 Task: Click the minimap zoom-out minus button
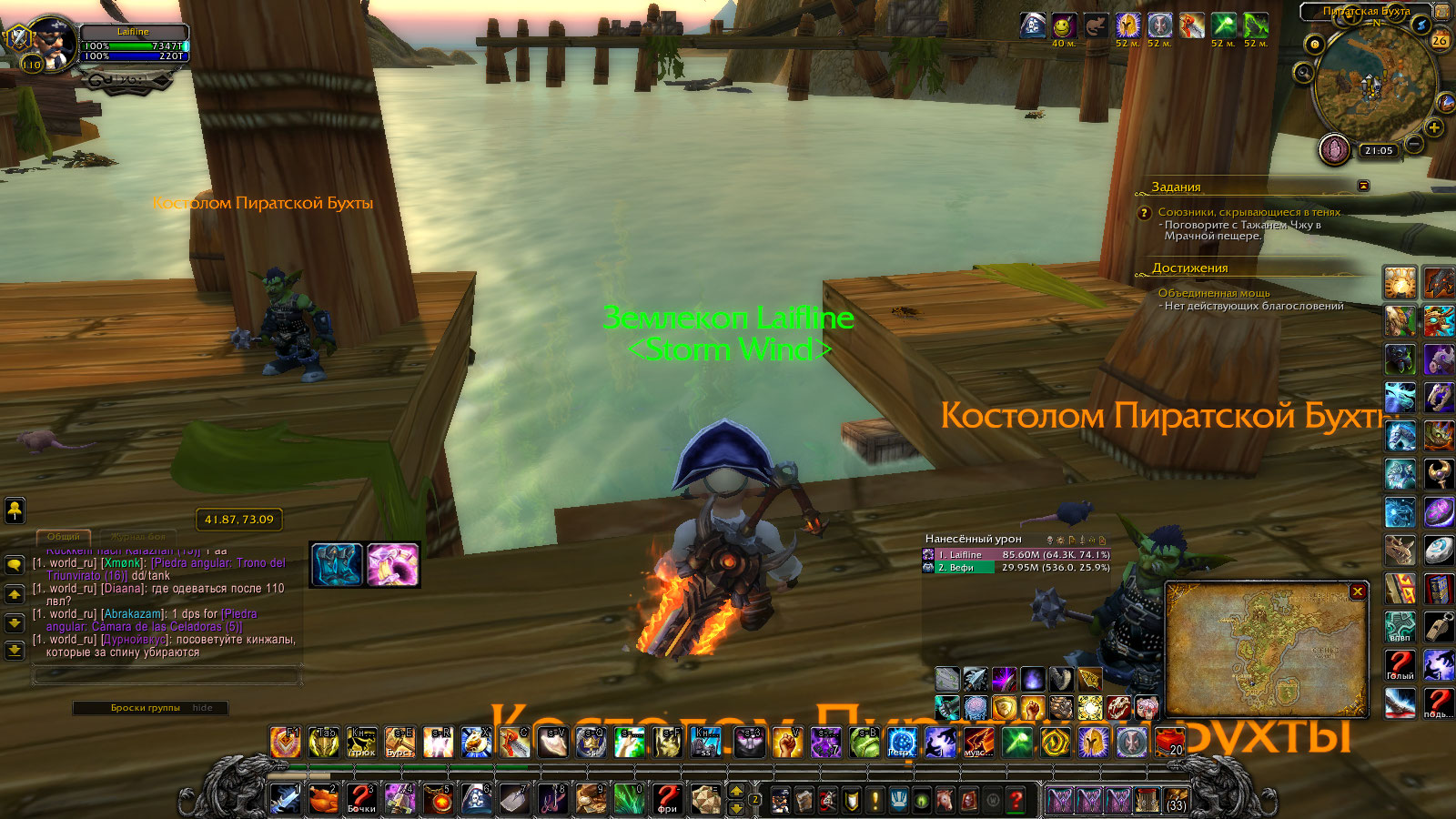(x=1413, y=144)
